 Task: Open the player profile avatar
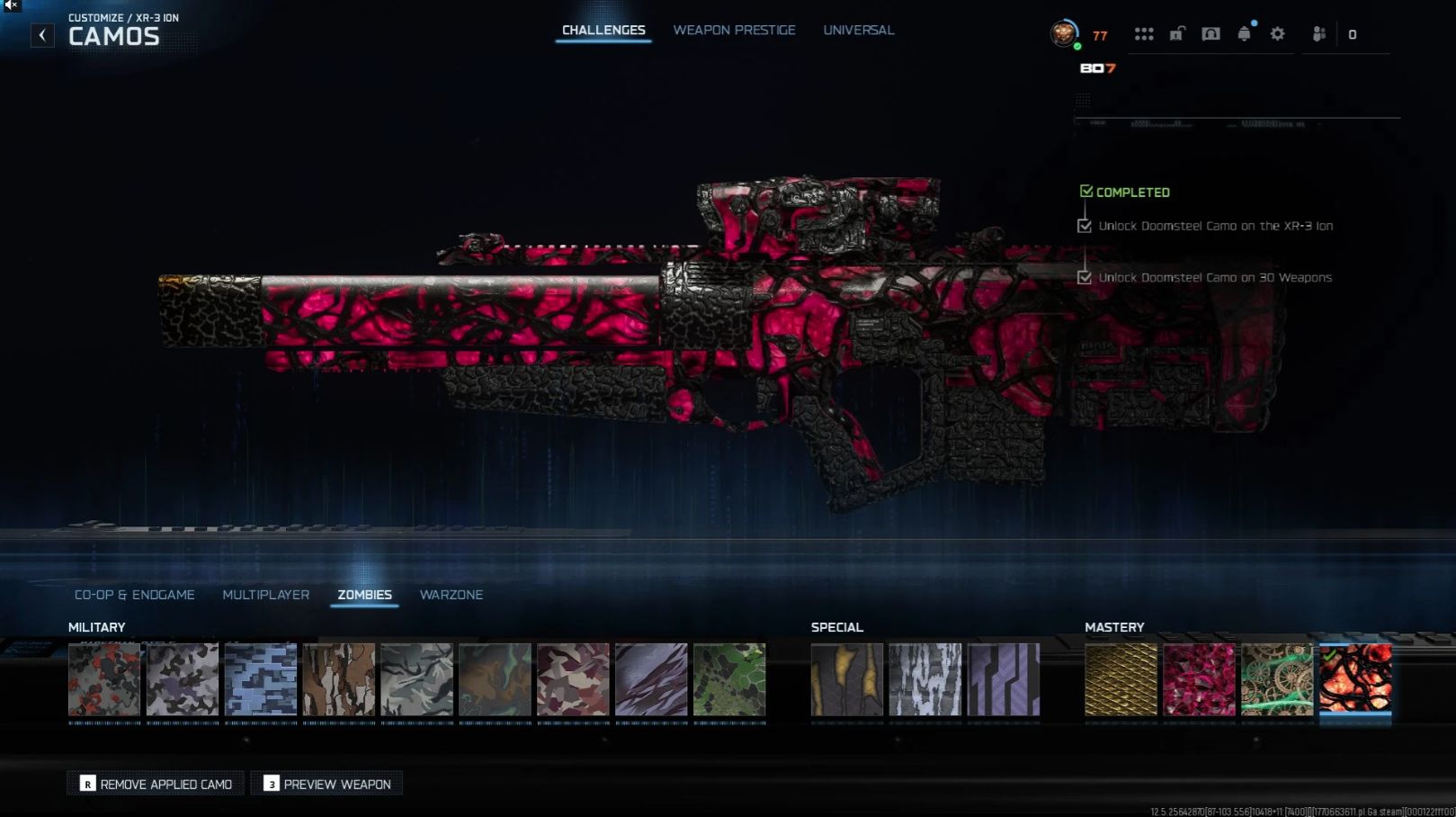1065,34
